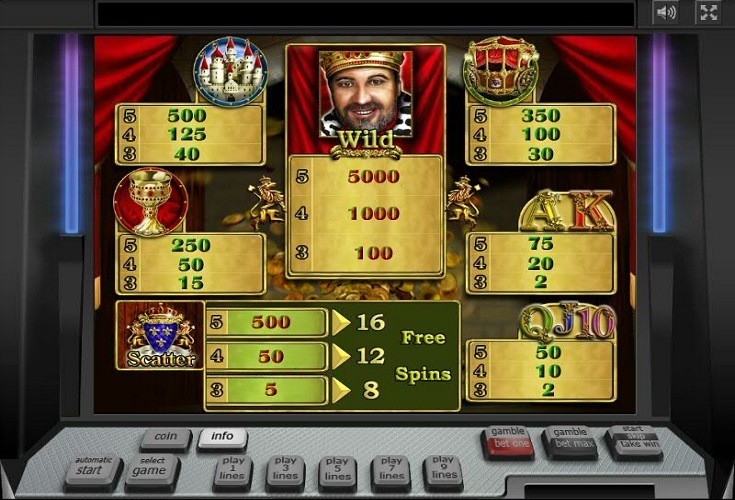Click the gamble bet max button
This screenshot has width=735, height=500.
pos(570,440)
